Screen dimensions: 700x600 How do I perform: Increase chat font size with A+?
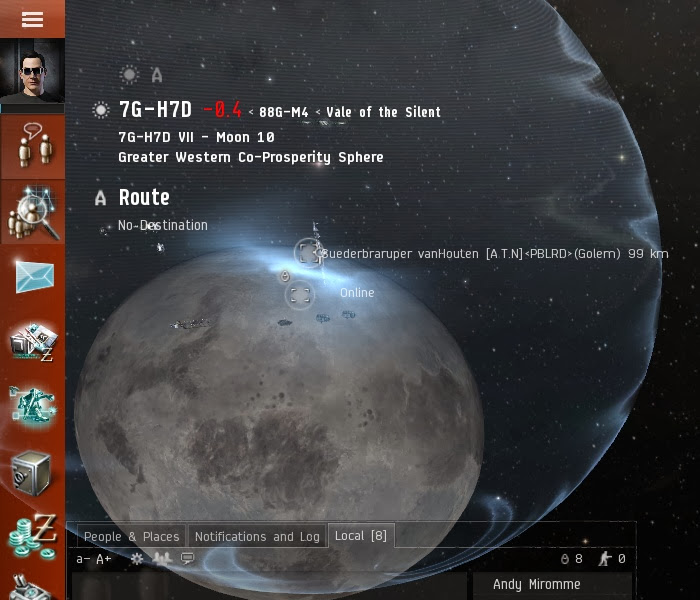tap(104, 559)
